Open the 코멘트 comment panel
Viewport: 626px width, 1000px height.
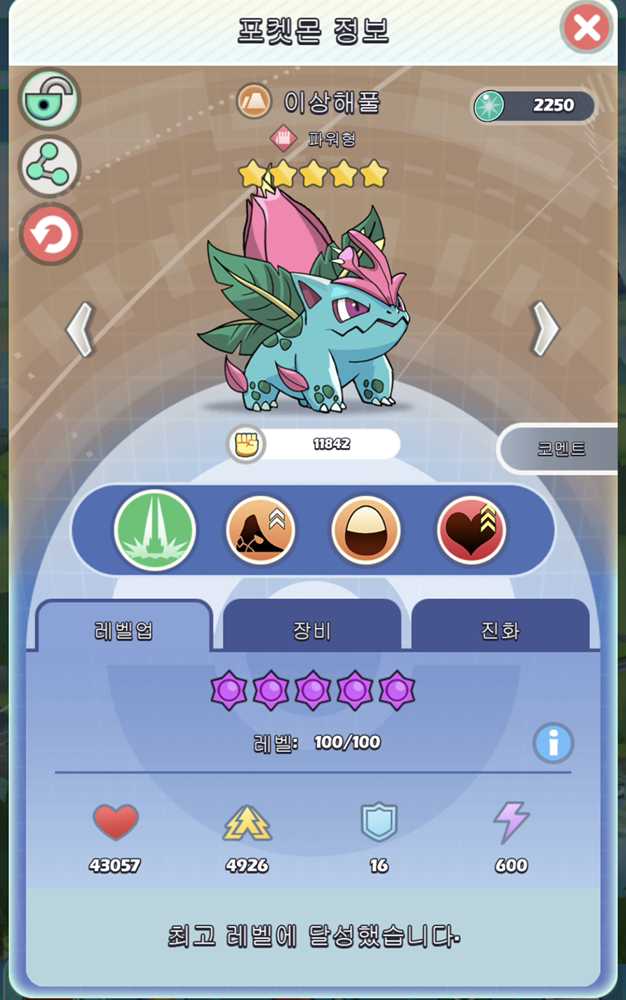click(x=560, y=449)
